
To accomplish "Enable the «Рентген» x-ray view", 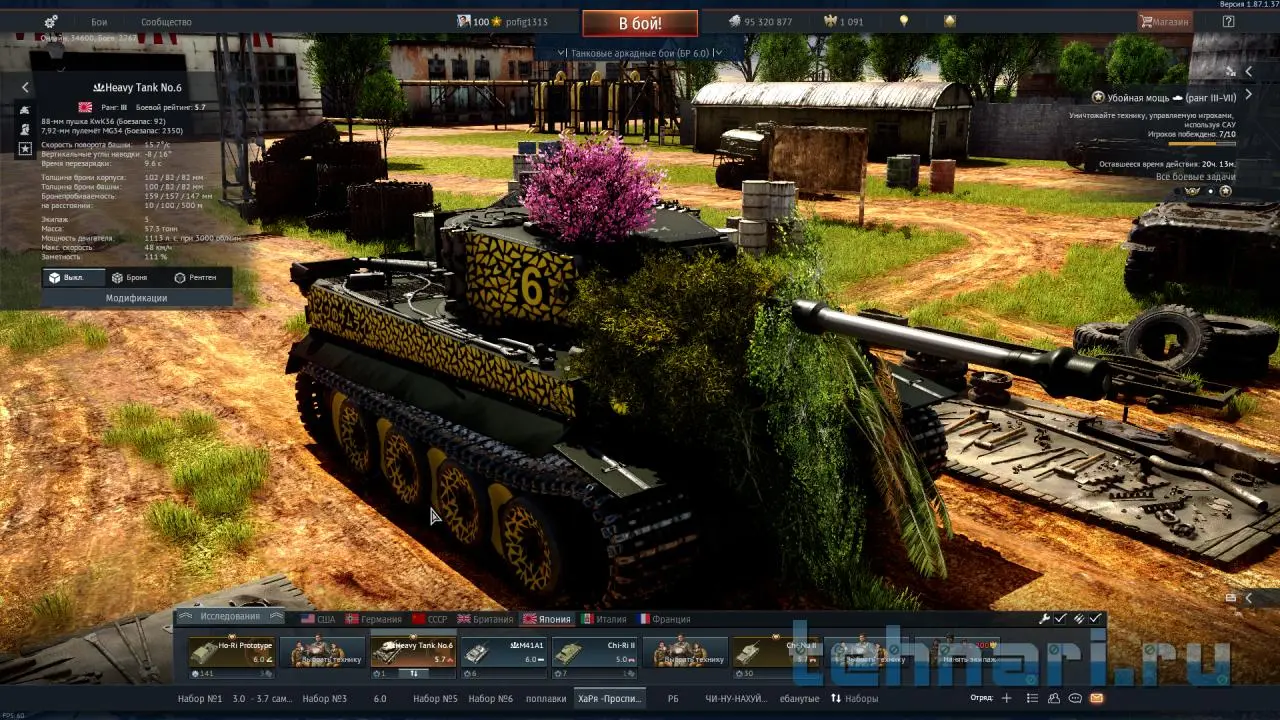I will click(x=195, y=277).
